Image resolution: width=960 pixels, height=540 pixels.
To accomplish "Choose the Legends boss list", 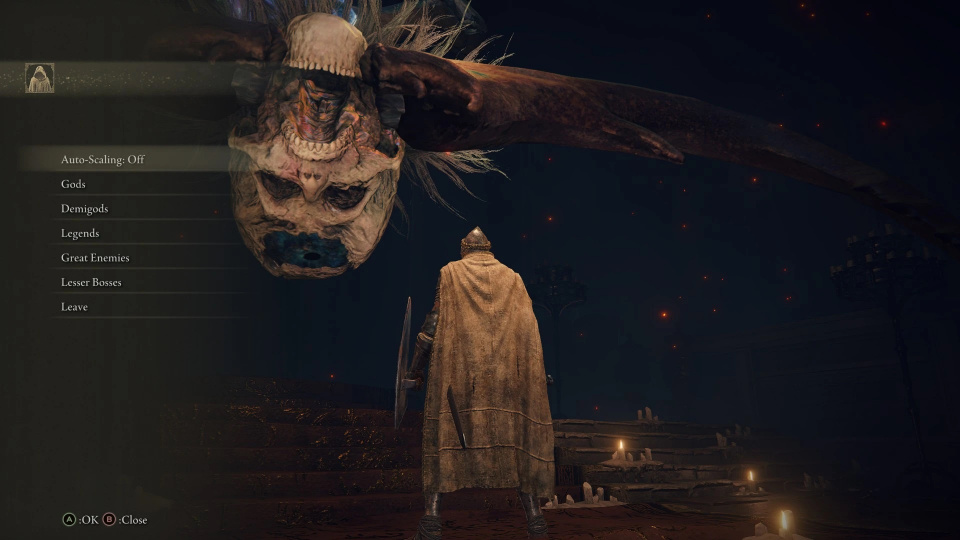I will coord(80,233).
